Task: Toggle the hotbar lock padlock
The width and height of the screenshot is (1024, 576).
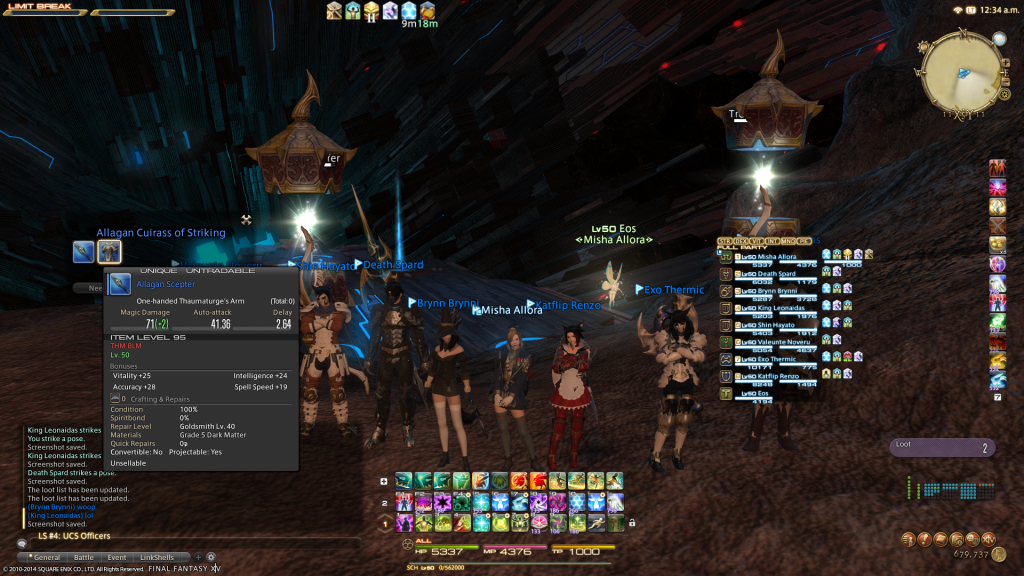Action: [x=631, y=522]
